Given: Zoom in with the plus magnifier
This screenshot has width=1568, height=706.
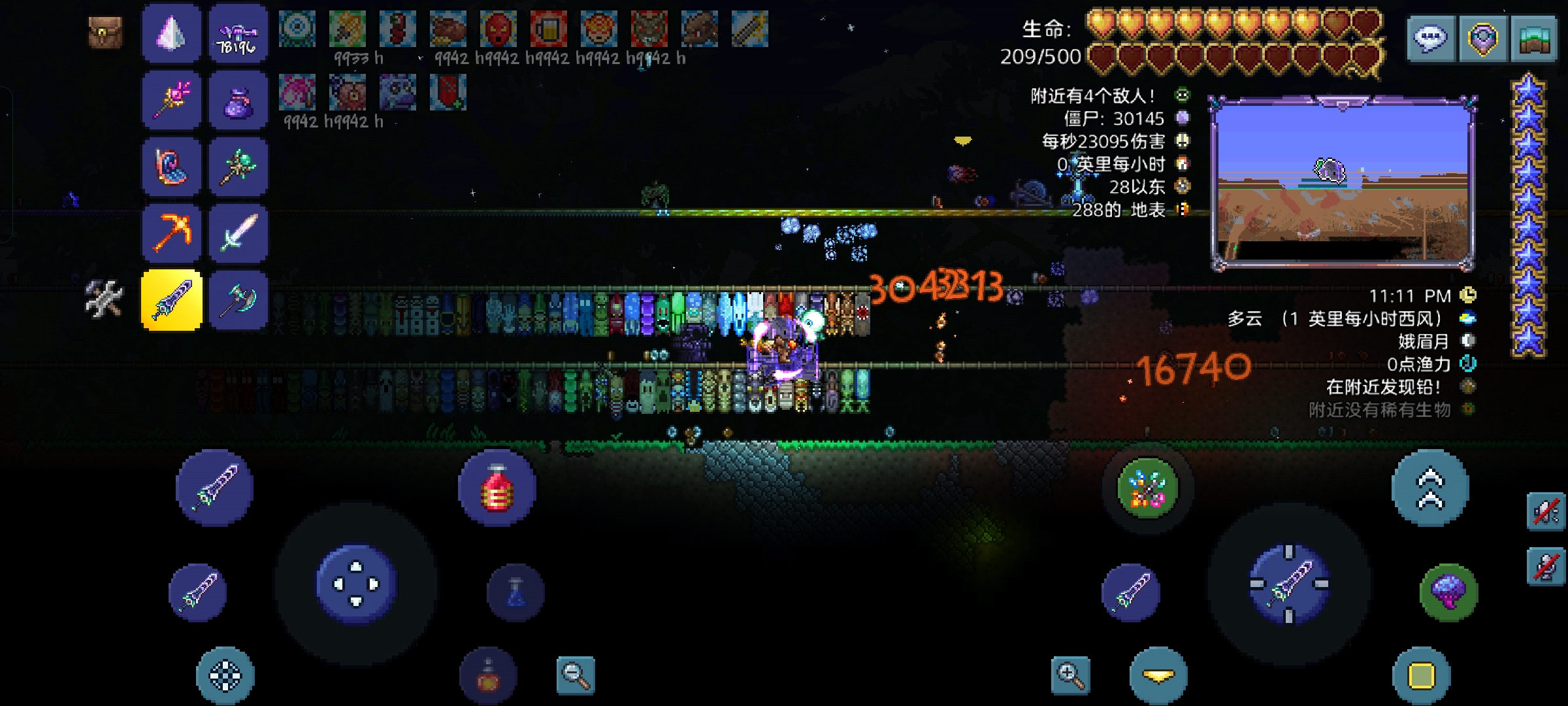Looking at the screenshot, I should point(1071,675).
